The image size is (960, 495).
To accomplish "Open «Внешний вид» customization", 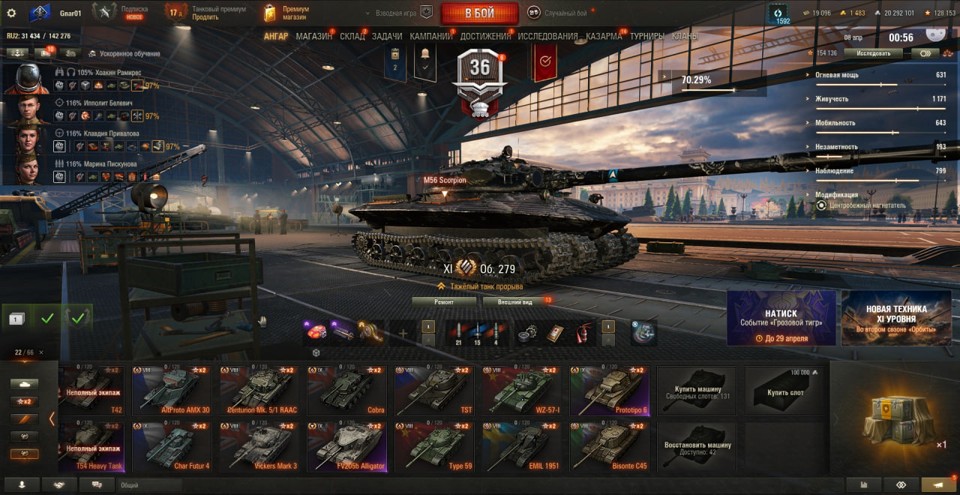I will [x=513, y=300].
